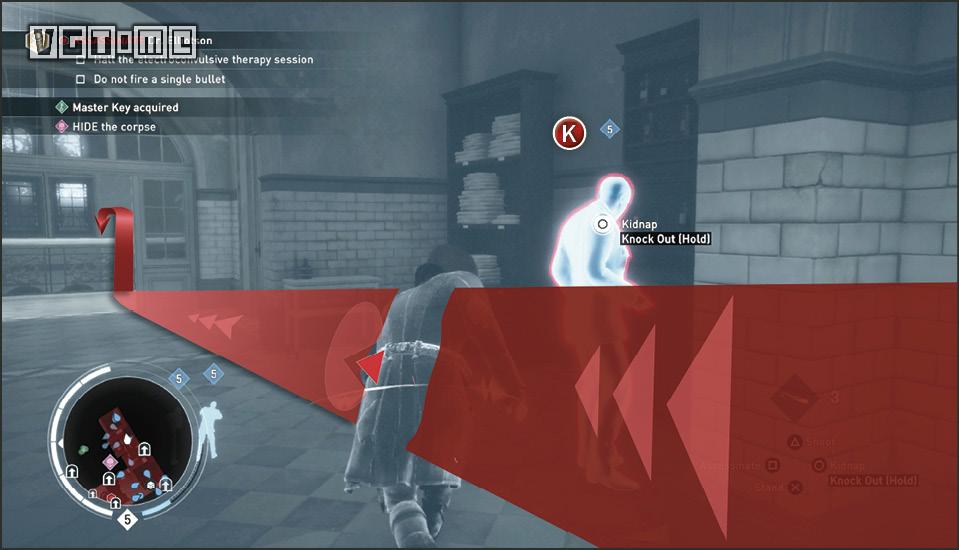Click the VGTime watermark logo
Image resolution: width=959 pixels, height=550 pixels.
(112, 42)
